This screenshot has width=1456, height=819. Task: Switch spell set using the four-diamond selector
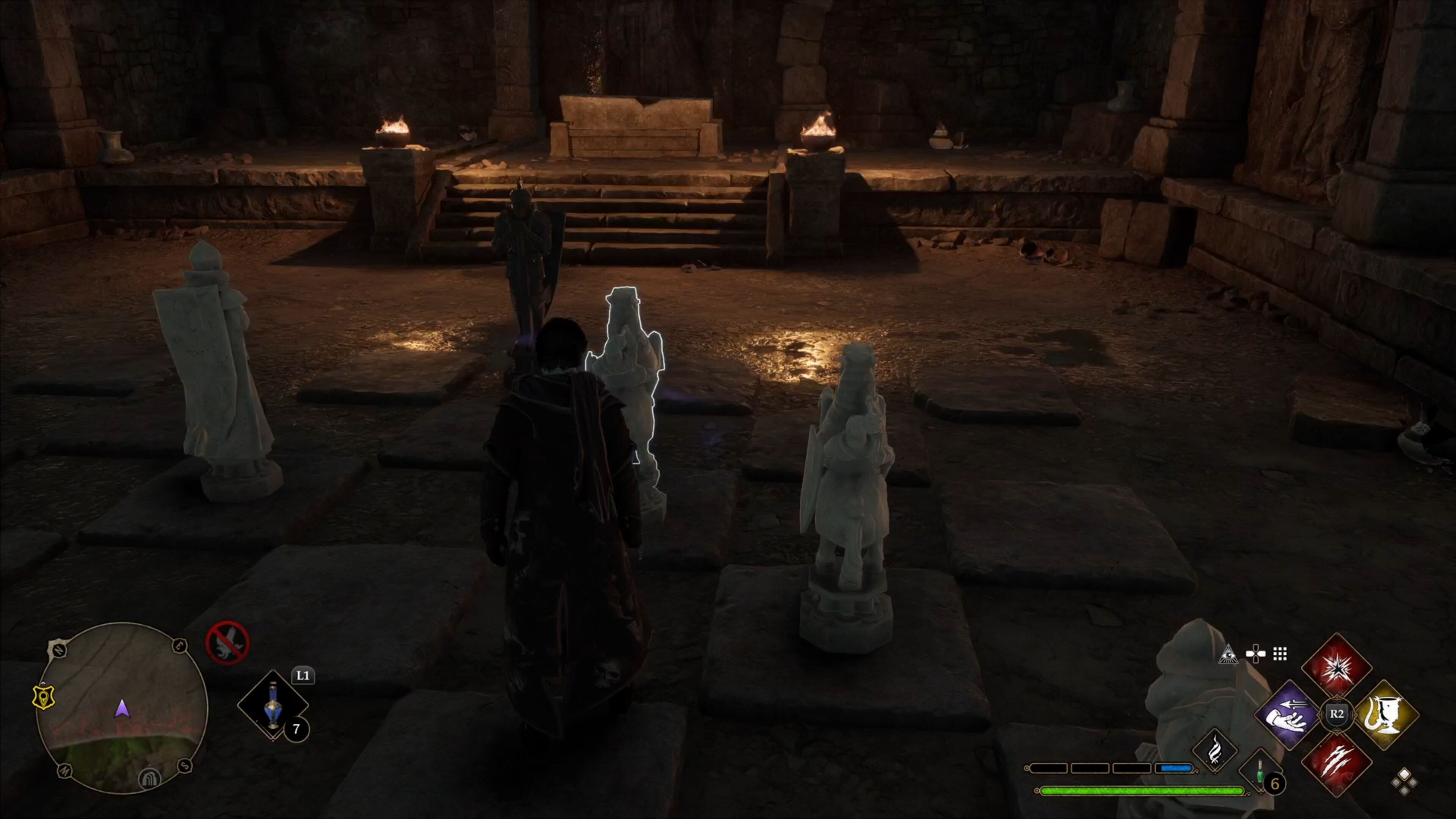(x=1404, y=782)
